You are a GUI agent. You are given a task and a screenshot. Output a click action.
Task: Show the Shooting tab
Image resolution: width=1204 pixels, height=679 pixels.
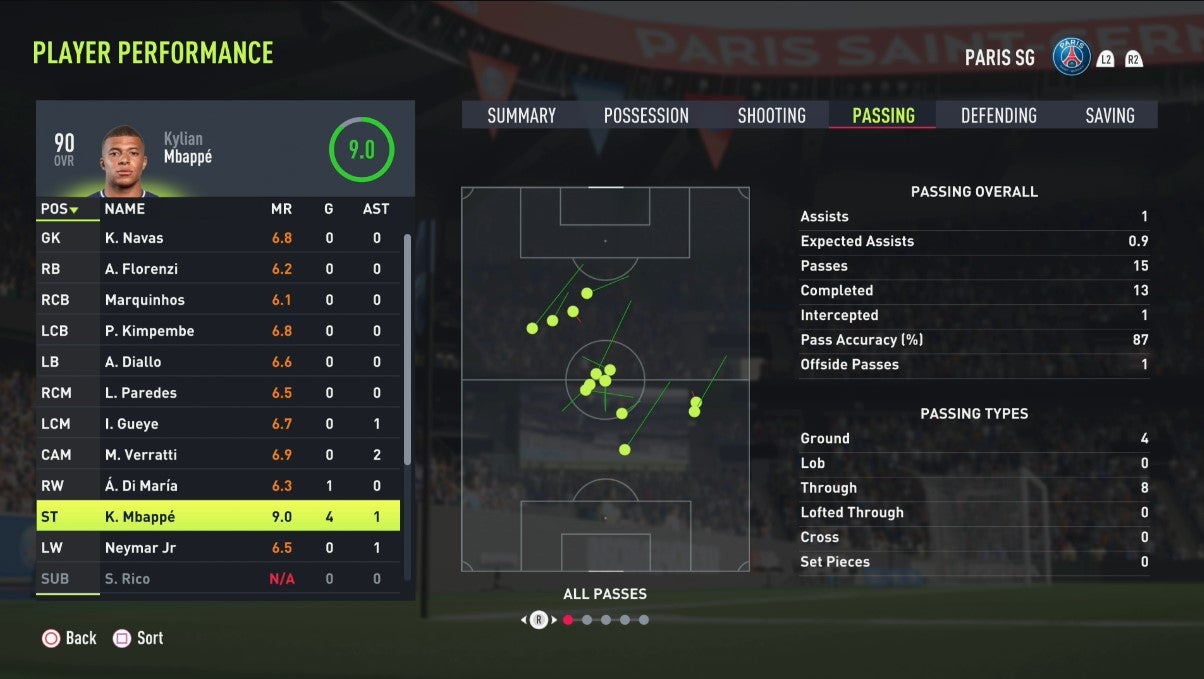771,116
